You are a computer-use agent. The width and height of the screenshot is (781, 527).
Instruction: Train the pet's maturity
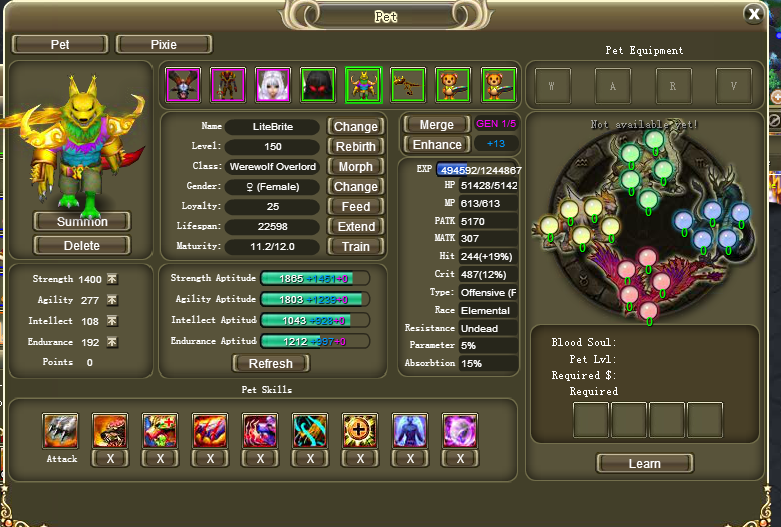coord(355,247)
